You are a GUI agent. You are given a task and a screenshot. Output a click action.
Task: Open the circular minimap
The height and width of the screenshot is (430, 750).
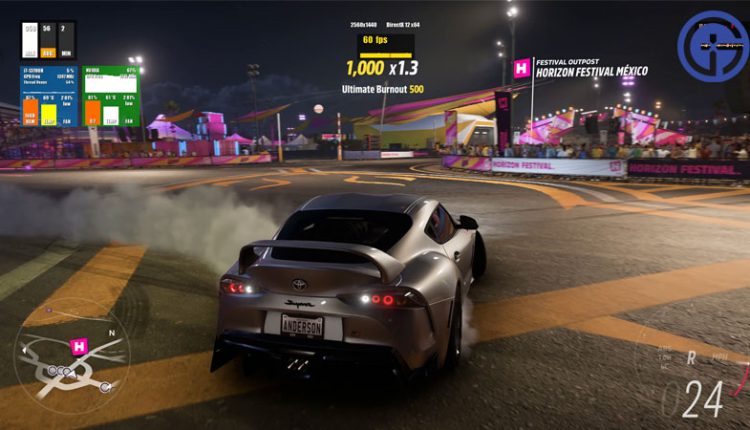[71, 355]
